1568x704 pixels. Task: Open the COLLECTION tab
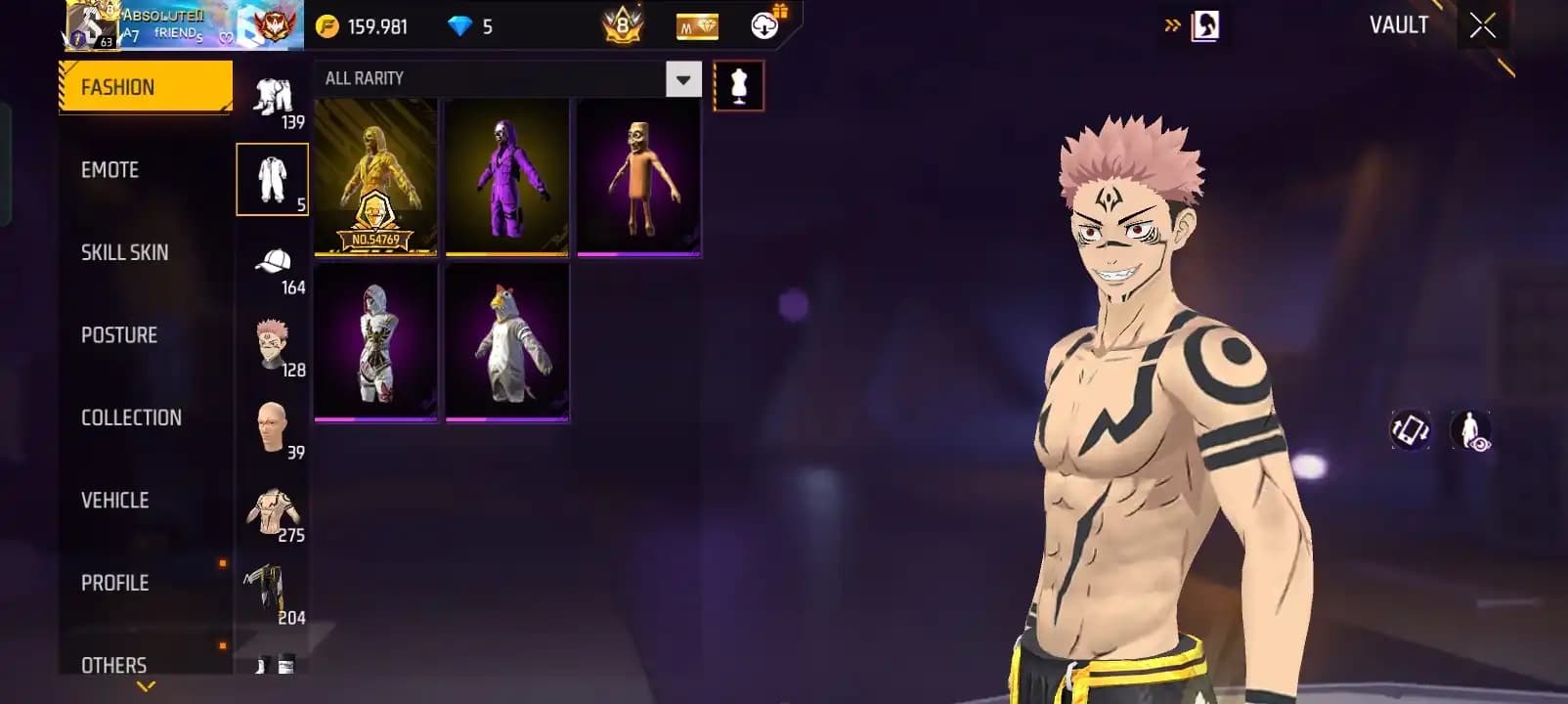[130, 417]
